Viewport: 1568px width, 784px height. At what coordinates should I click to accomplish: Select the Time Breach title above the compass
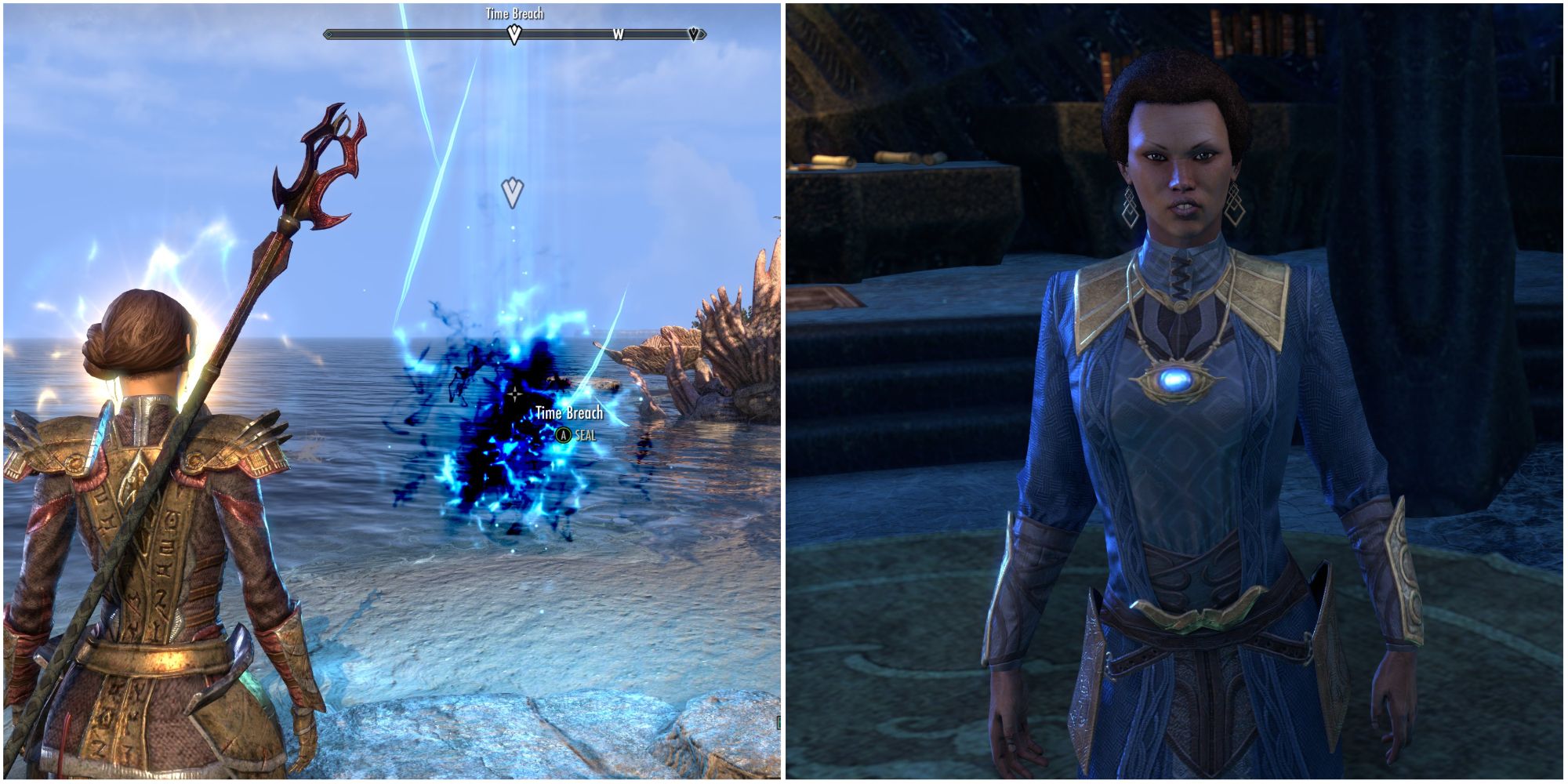[514, 13]
